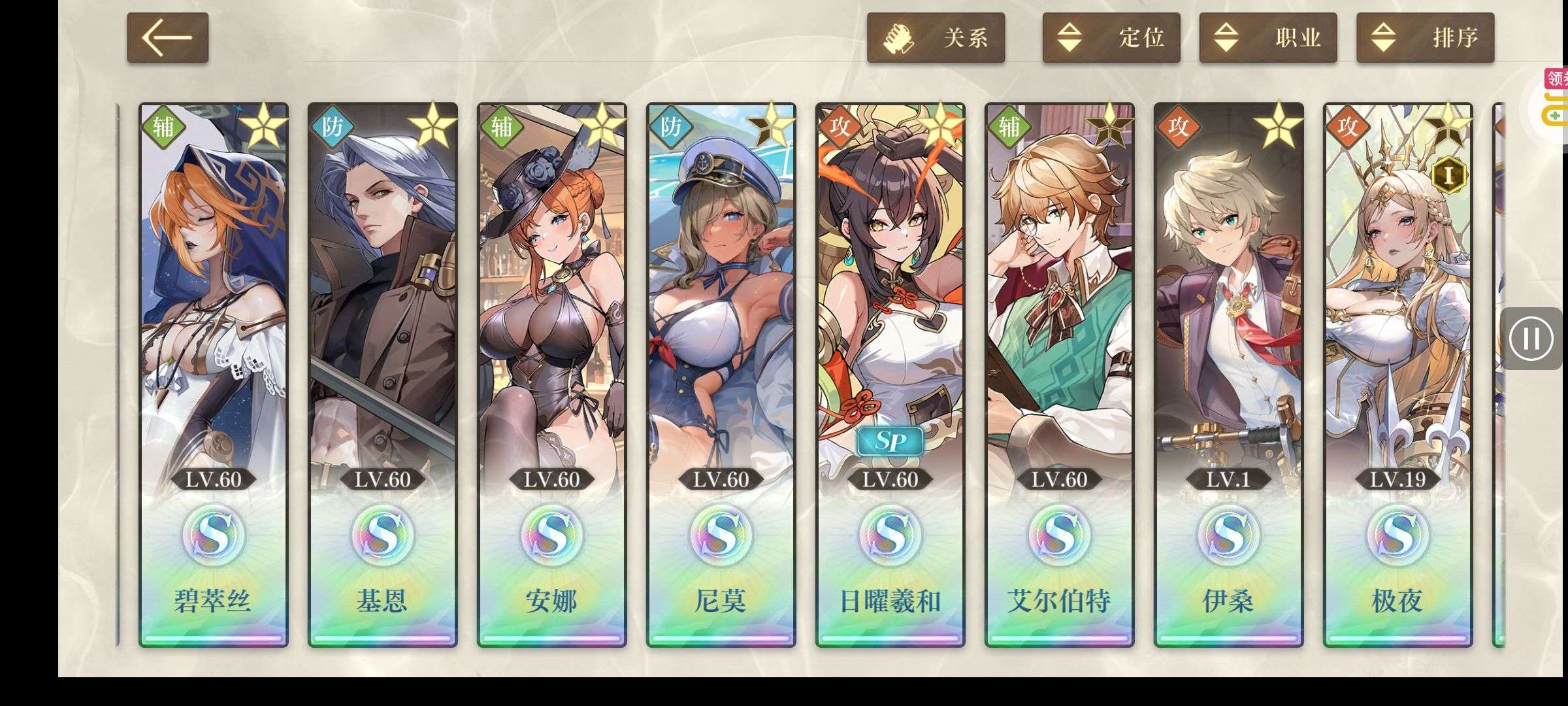The height and width of the screenshot is (706, 1568).
Task: Open the 极夜 character card
Action: tap(1398, 374)
